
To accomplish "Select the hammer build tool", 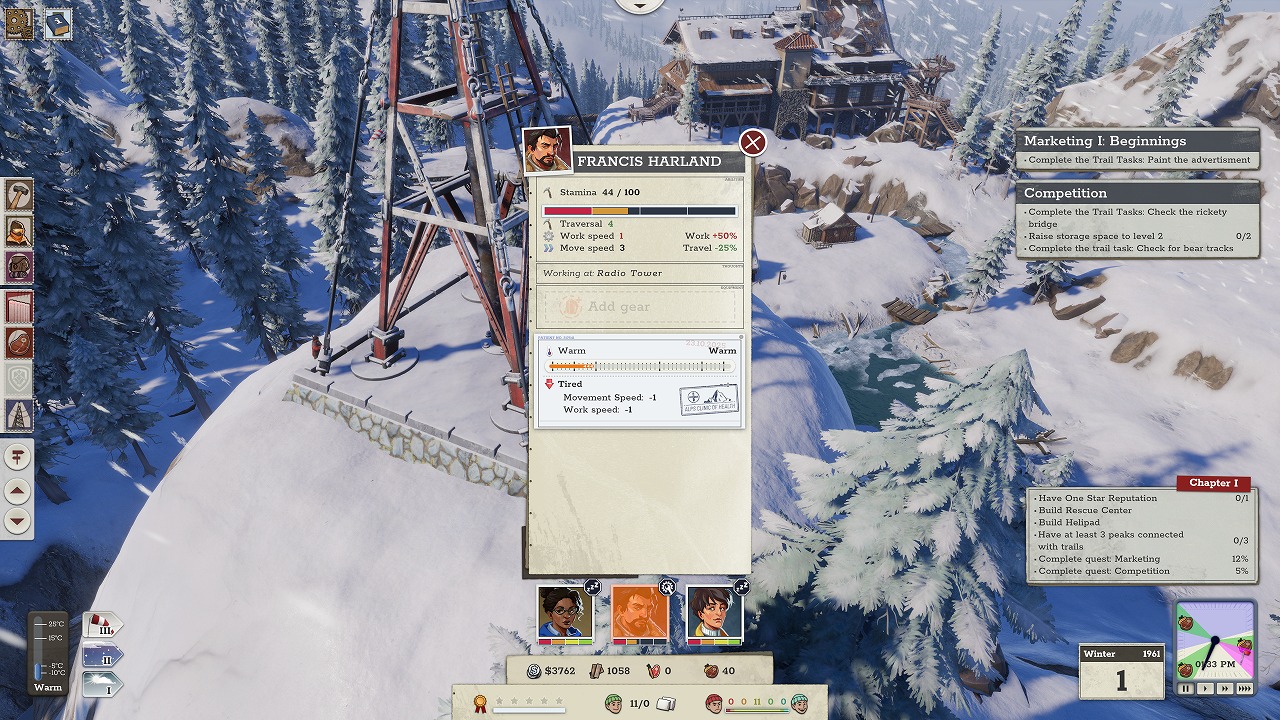I will point(19,194).
